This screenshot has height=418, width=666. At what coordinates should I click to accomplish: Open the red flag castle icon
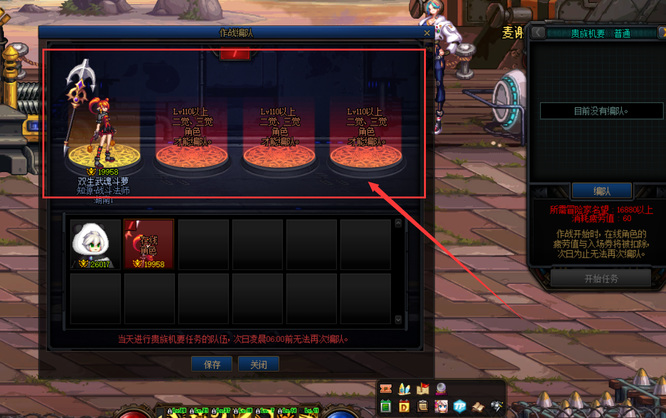[x=423, y=389]
